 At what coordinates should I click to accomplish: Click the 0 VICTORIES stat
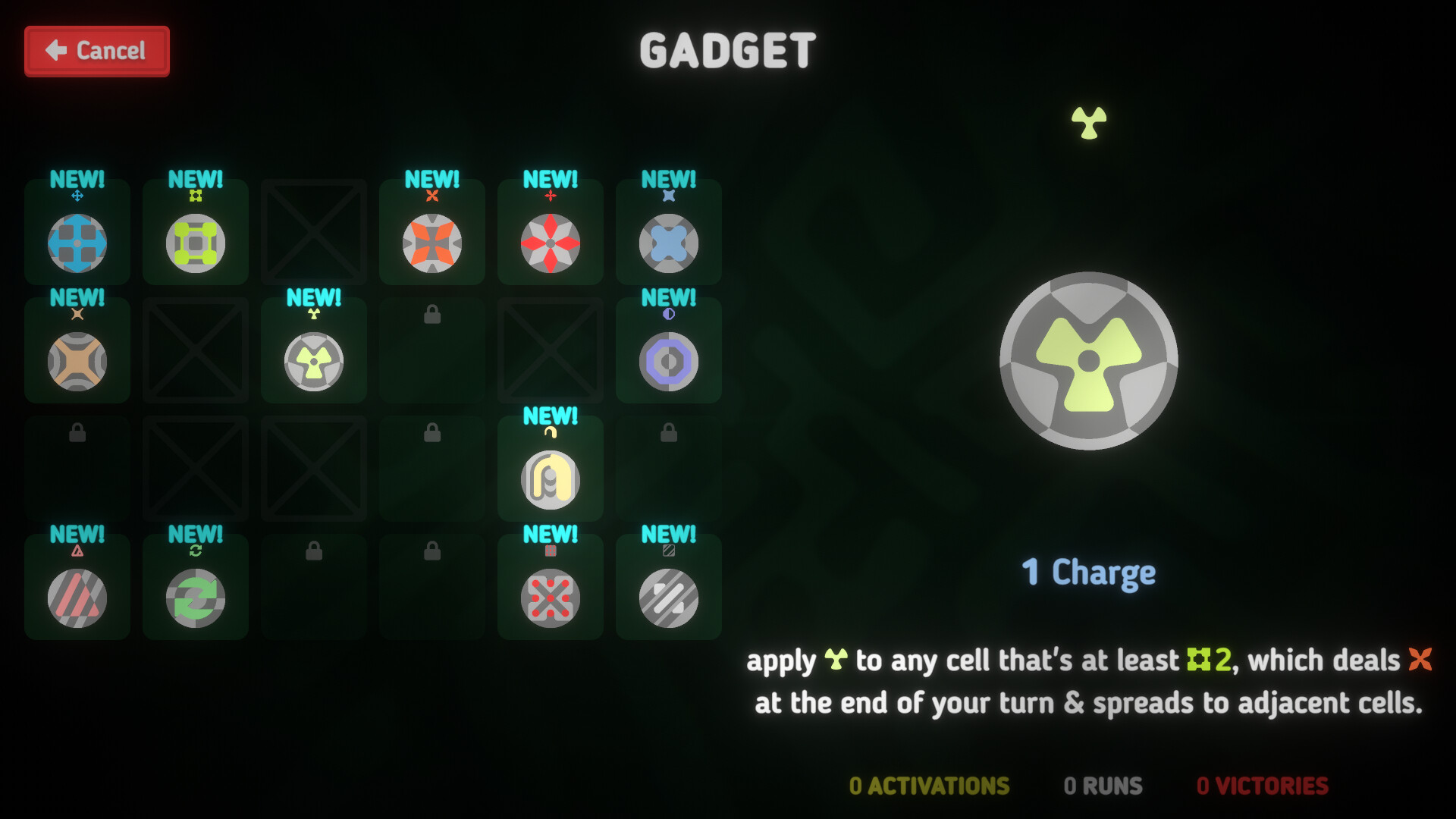point(1261,786)
